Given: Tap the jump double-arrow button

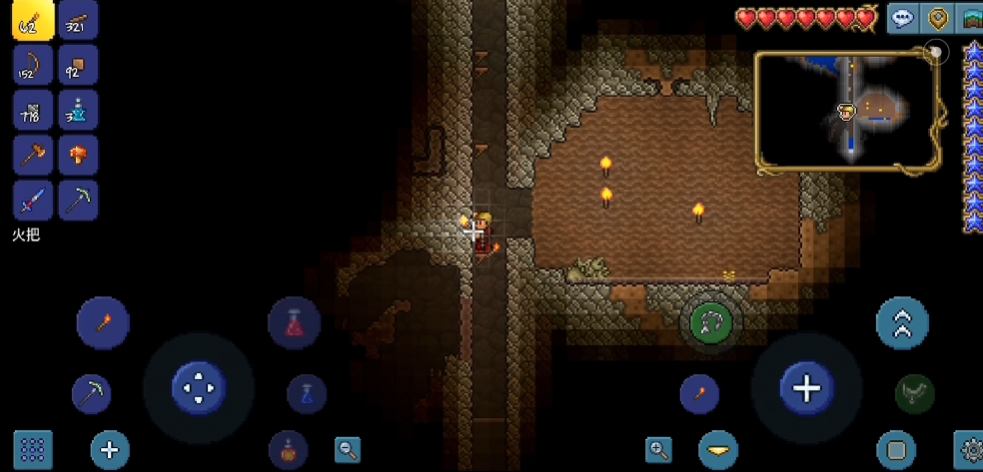Looking at the screenshot, I should point(902,323).
